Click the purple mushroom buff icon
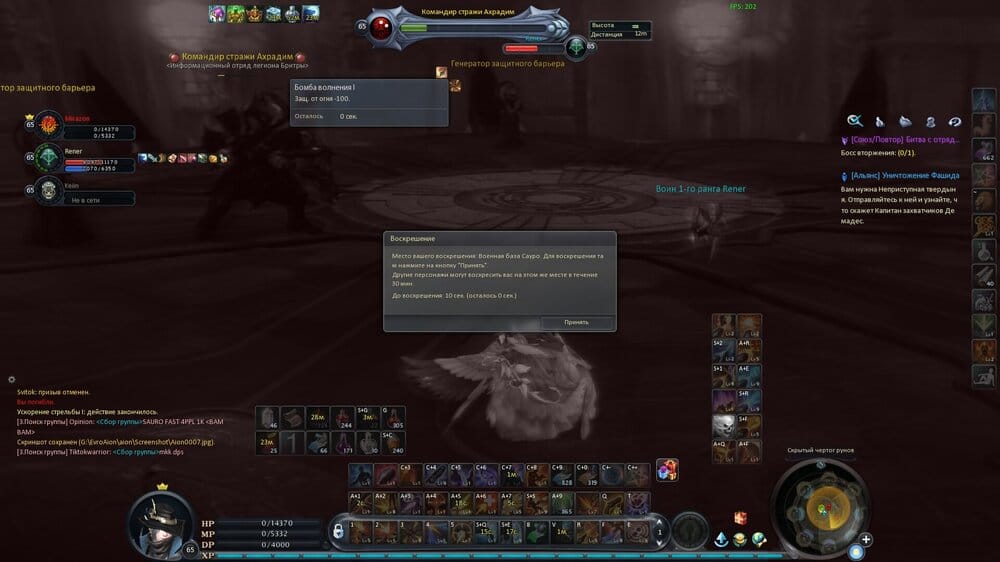Screen dimensions: 1000x562 [215, 13]
